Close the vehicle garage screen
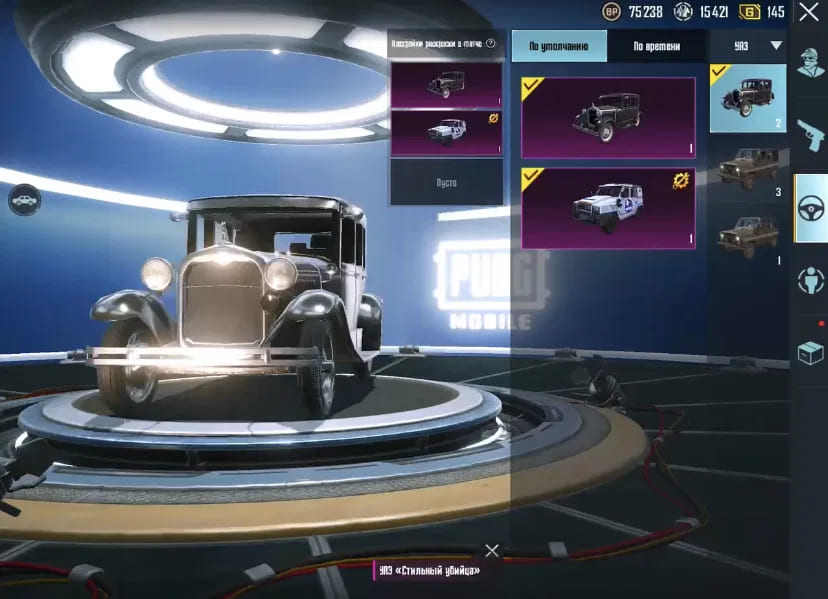Viewport: 828px width, 599px height. click(808, 12)
